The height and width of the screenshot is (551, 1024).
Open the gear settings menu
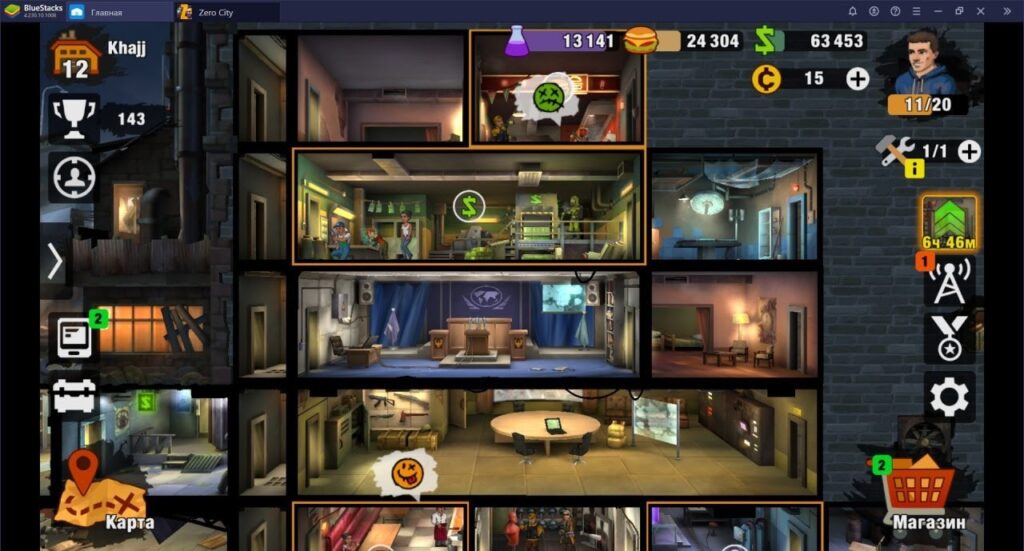click(948, 397)
